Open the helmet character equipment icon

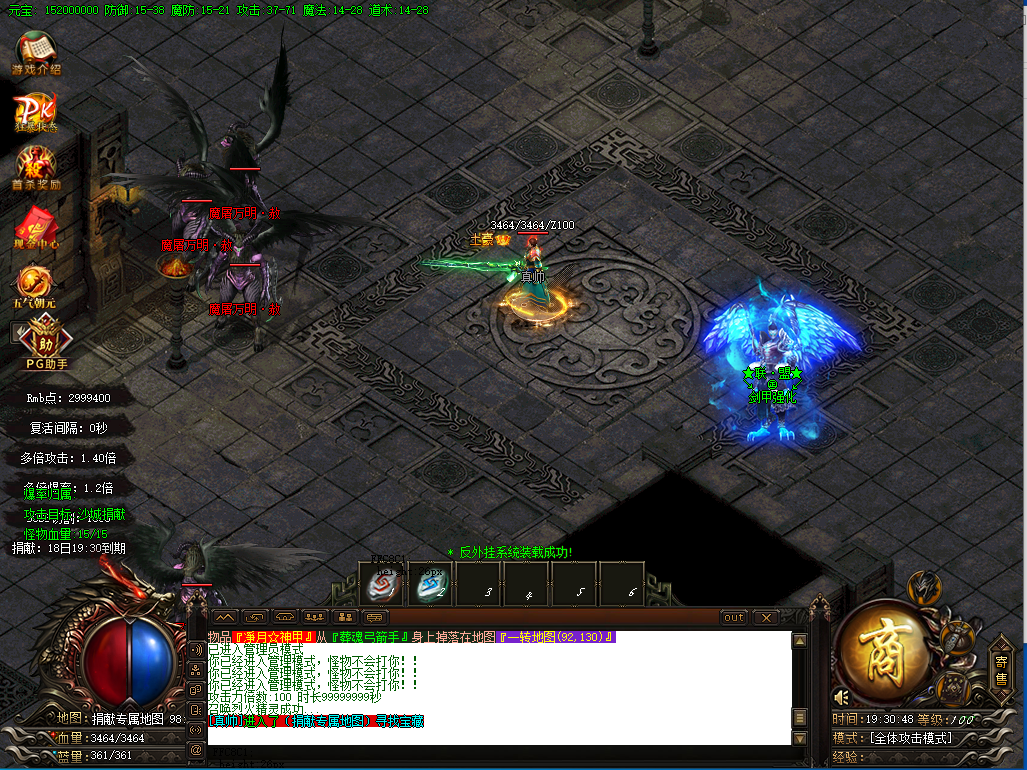[x=924, y=587]
